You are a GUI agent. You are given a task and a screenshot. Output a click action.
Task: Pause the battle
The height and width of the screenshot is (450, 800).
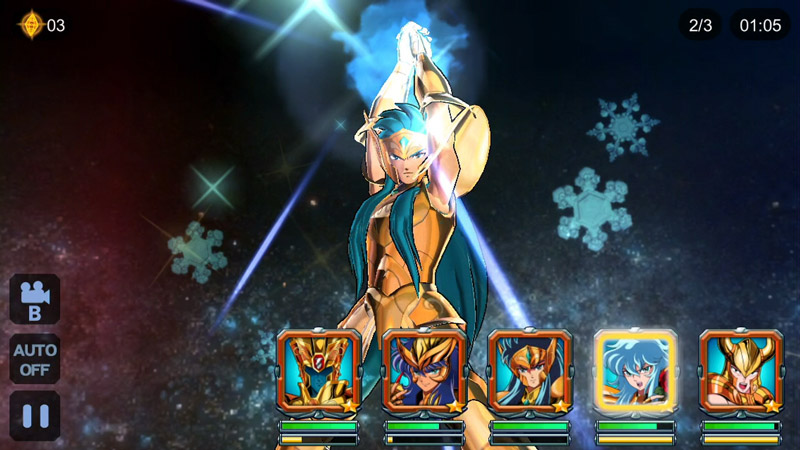tap(35, 415)
